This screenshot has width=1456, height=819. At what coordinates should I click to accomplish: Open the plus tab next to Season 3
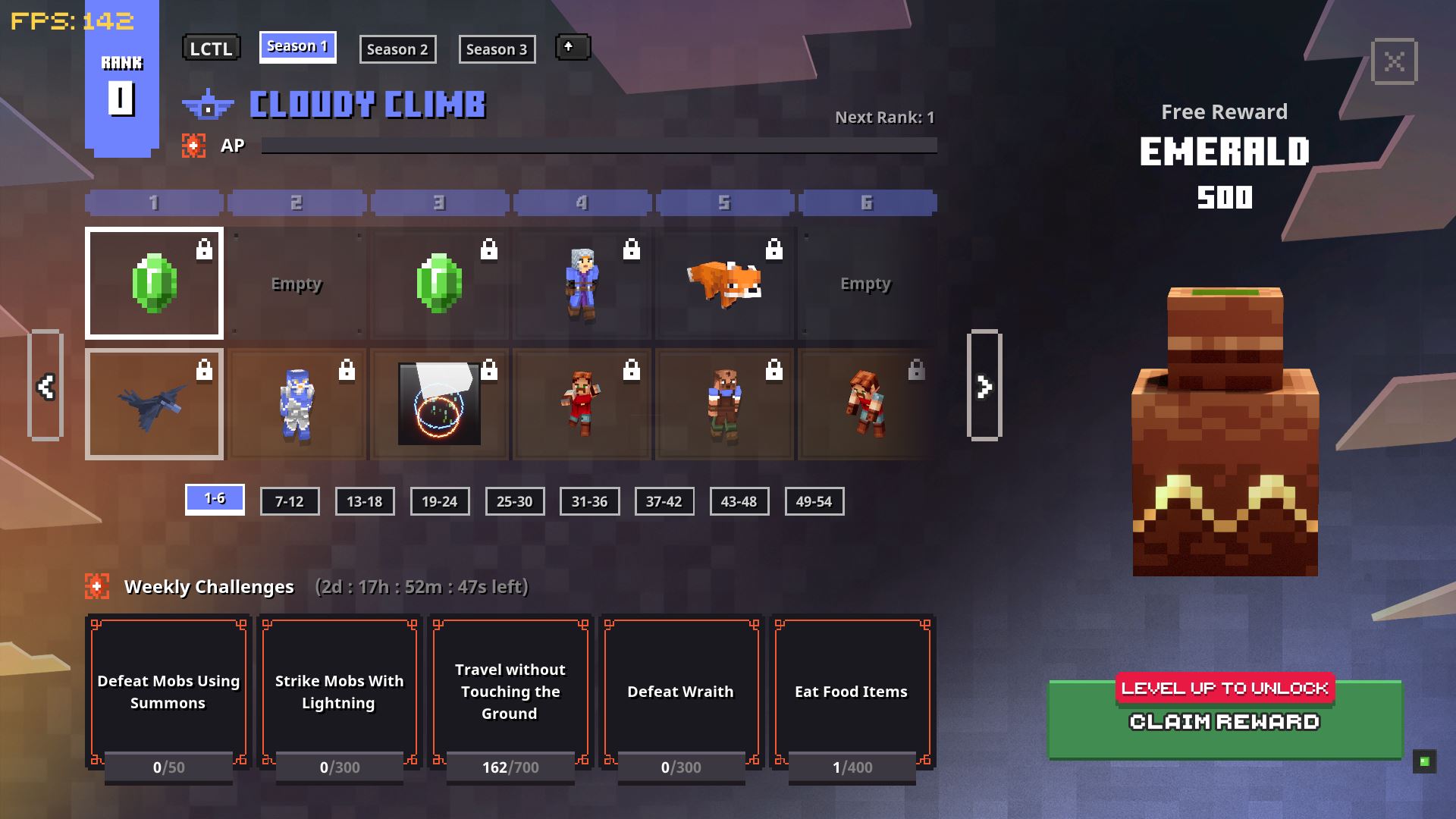click(573, 46)
